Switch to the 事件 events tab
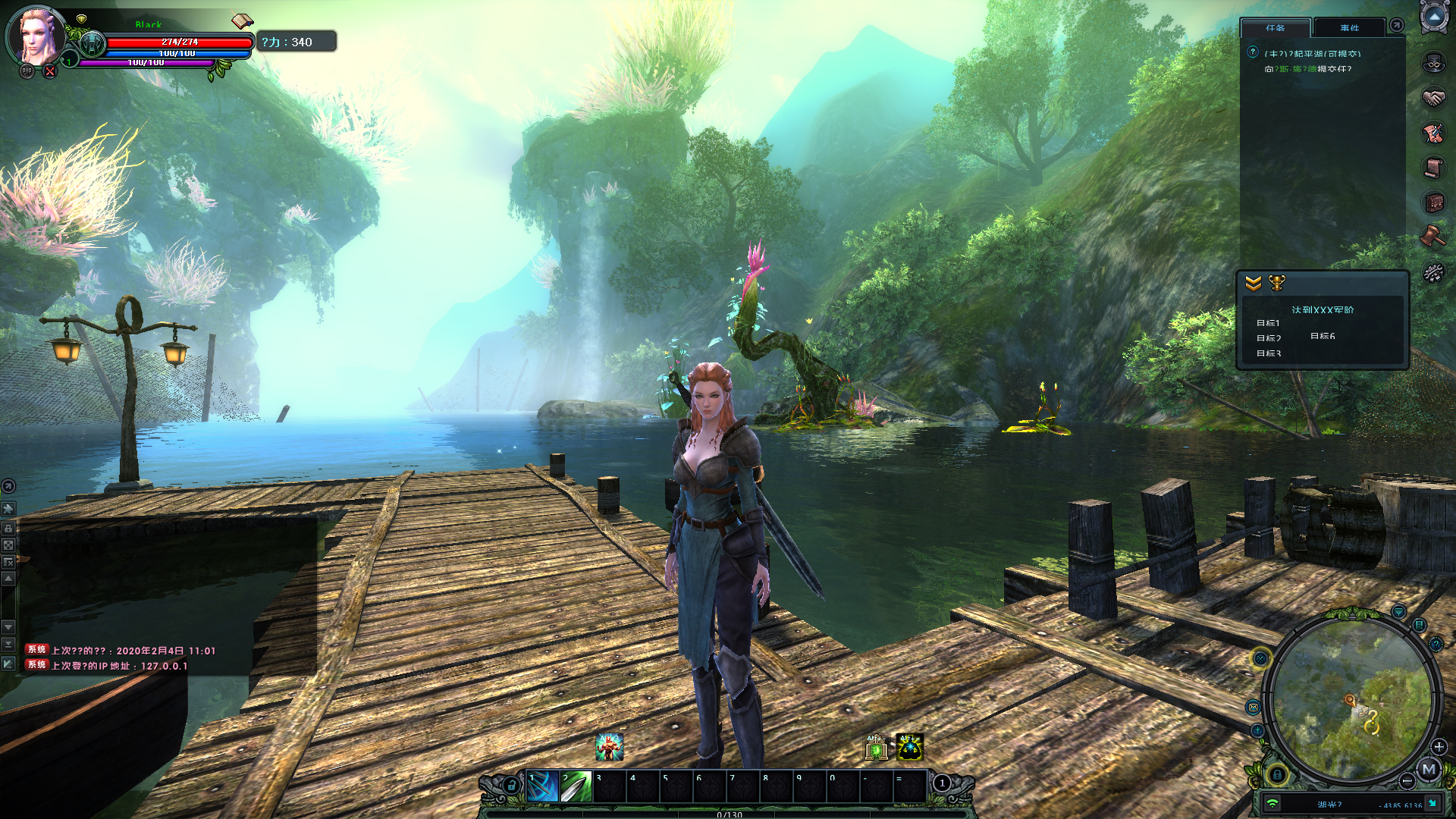Image resolution: width=1456 pixels, height=819 pixels. tap(1350, 28)
